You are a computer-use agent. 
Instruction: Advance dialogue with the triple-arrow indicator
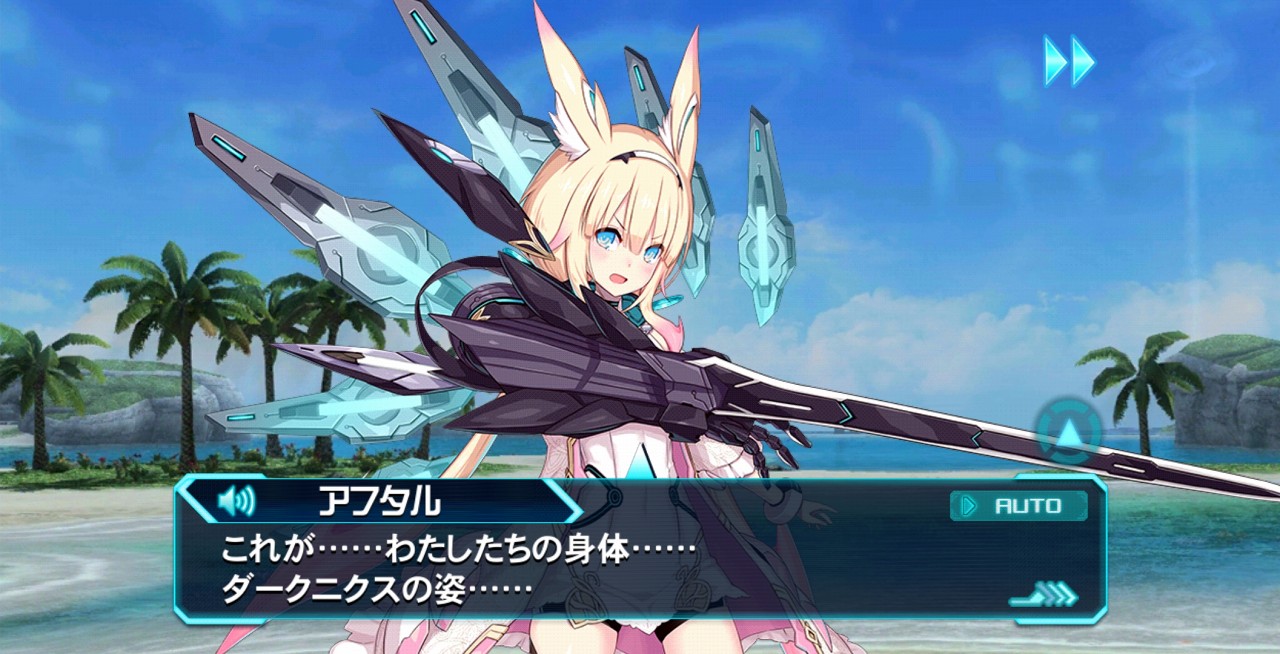tap(1043, 596)
